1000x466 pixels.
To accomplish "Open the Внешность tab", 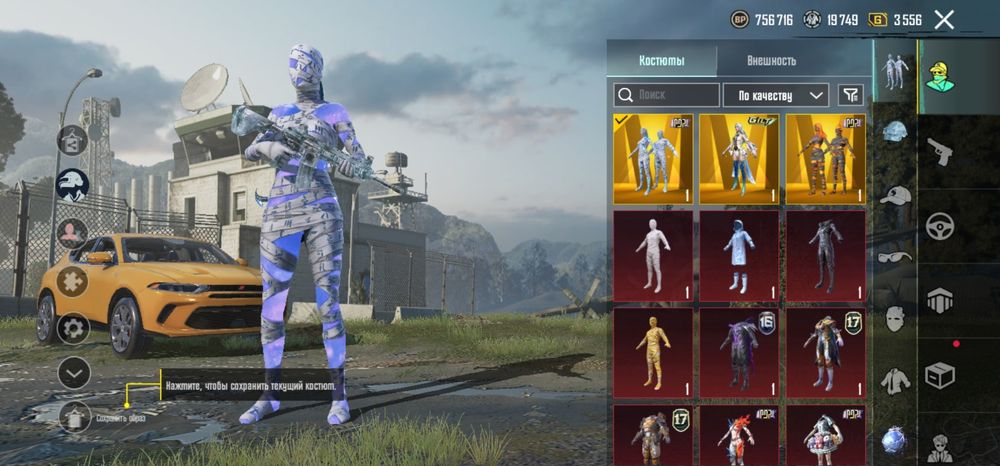I will (x=771, y=61).
